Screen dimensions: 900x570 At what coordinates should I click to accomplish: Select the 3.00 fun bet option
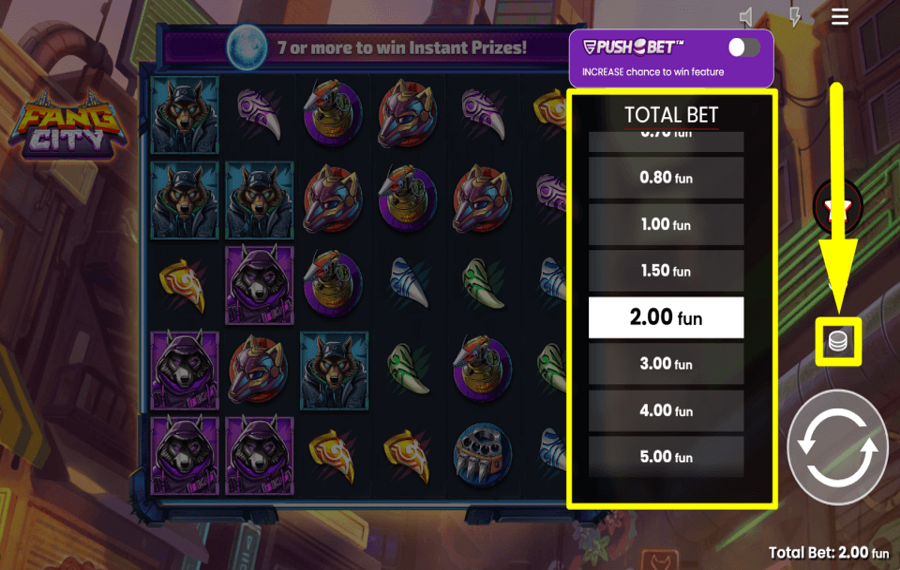(665, 364)
